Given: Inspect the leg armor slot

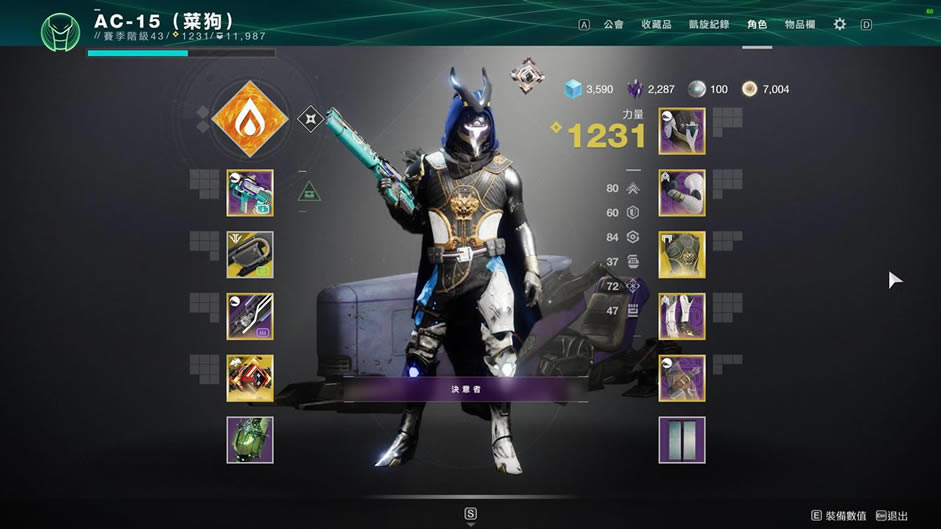Looking at the screenshot, I should 682,317.
